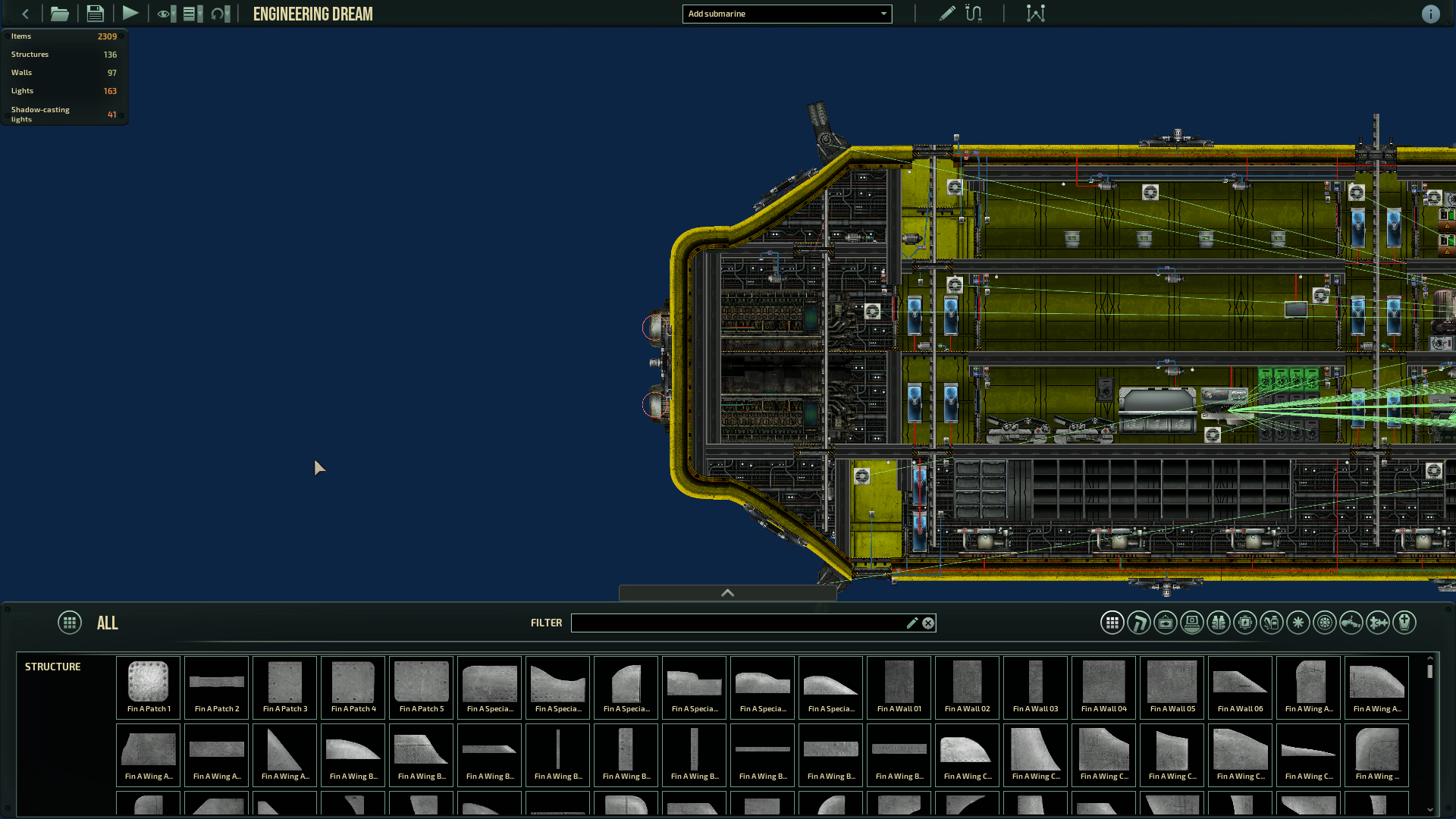Click the info button in the corner

1432,14
